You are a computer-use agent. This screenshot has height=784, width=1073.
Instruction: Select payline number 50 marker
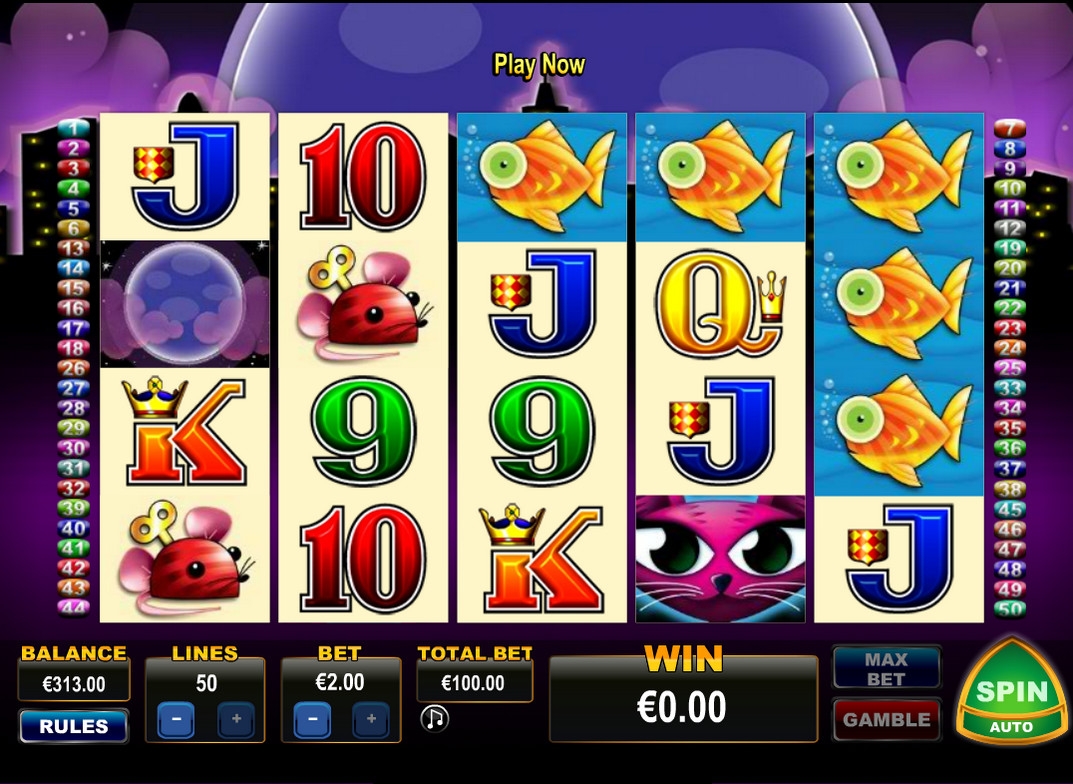(1009, 608)
